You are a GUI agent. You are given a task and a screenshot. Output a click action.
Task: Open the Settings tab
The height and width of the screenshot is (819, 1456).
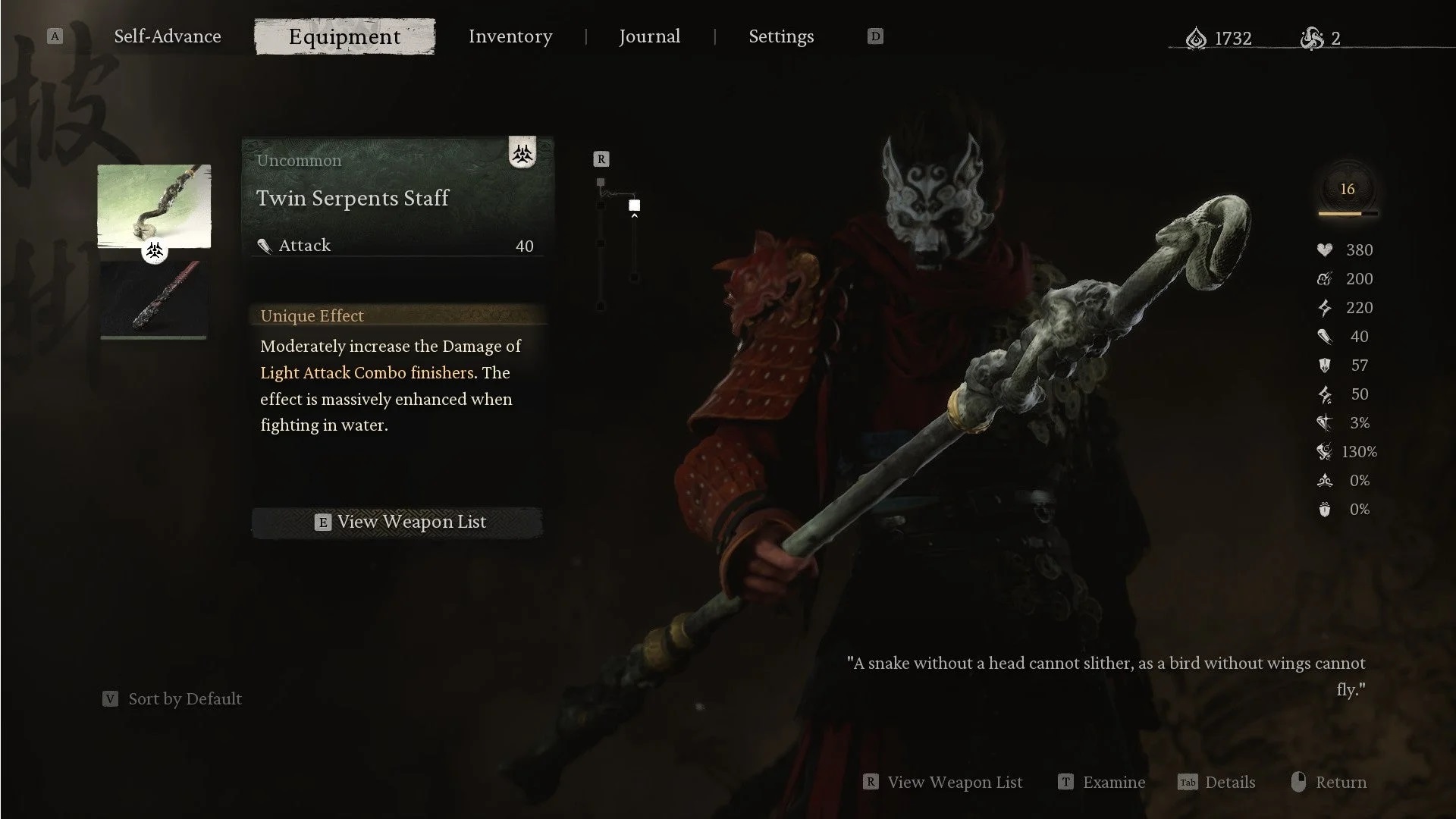[x=781, y=36]
